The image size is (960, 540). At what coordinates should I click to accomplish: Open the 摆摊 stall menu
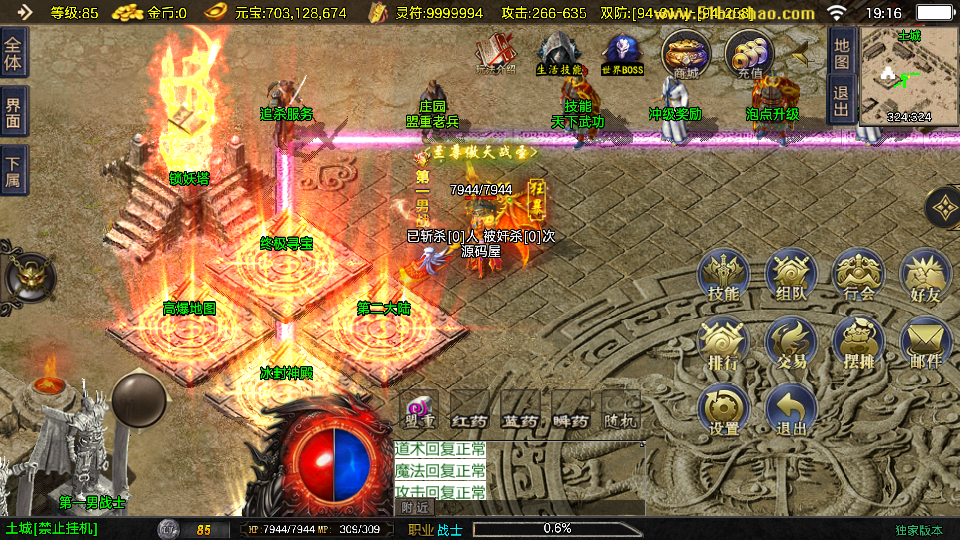[858, 342]
